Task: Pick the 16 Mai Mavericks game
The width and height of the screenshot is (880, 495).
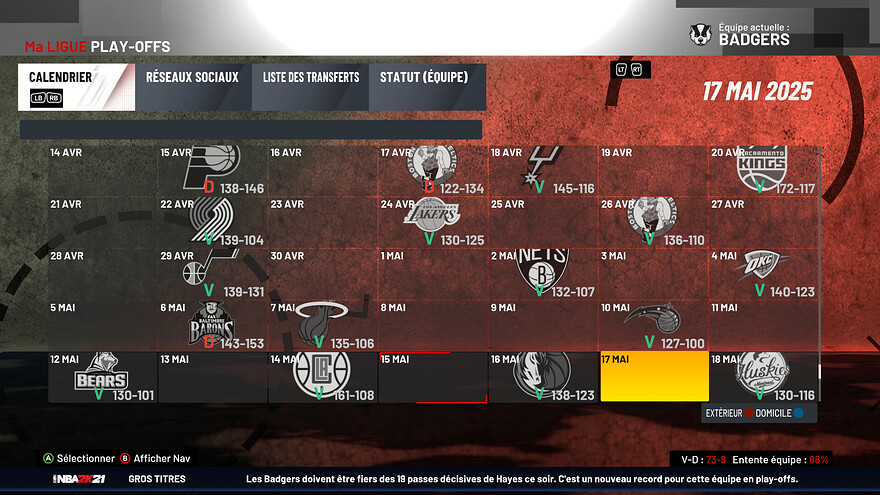Action: (x=543, y=376)
